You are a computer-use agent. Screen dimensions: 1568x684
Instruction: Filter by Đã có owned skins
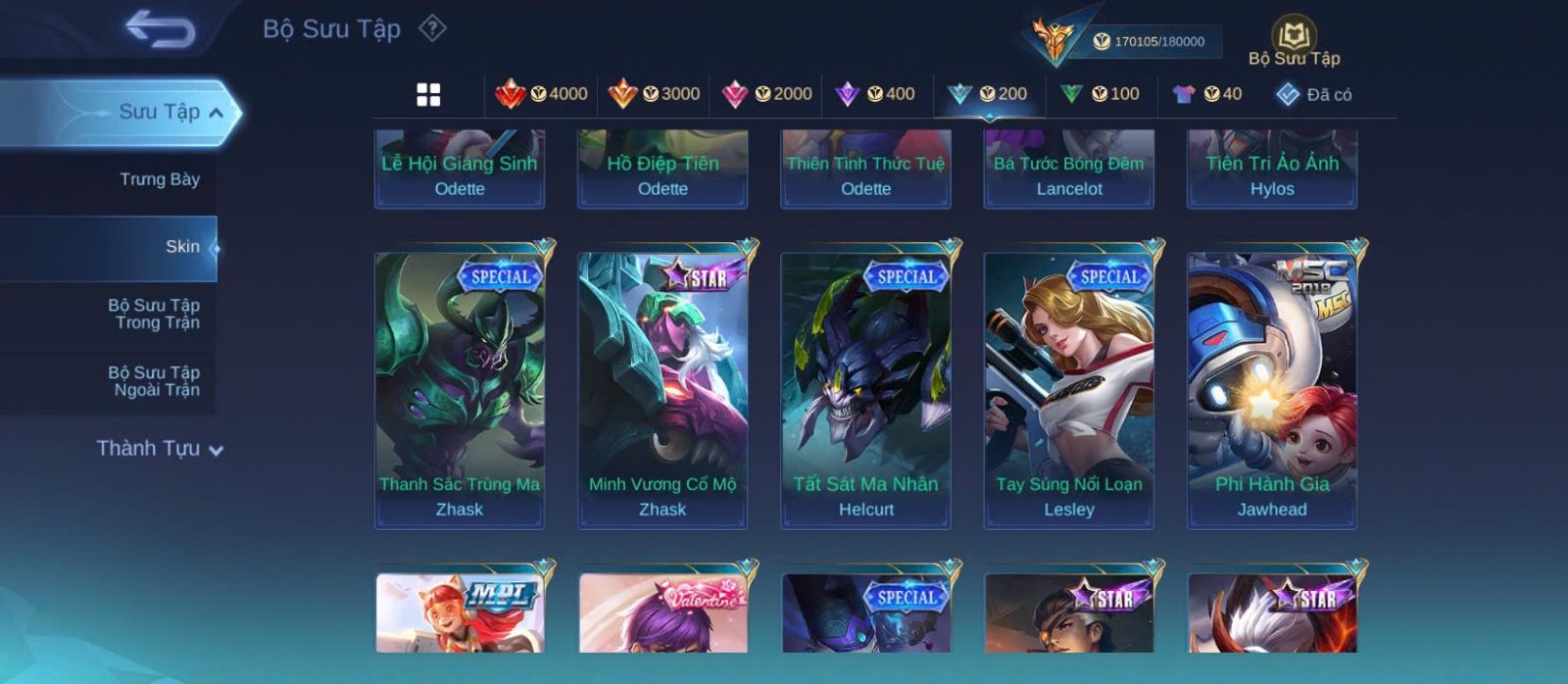[1314, 94]
